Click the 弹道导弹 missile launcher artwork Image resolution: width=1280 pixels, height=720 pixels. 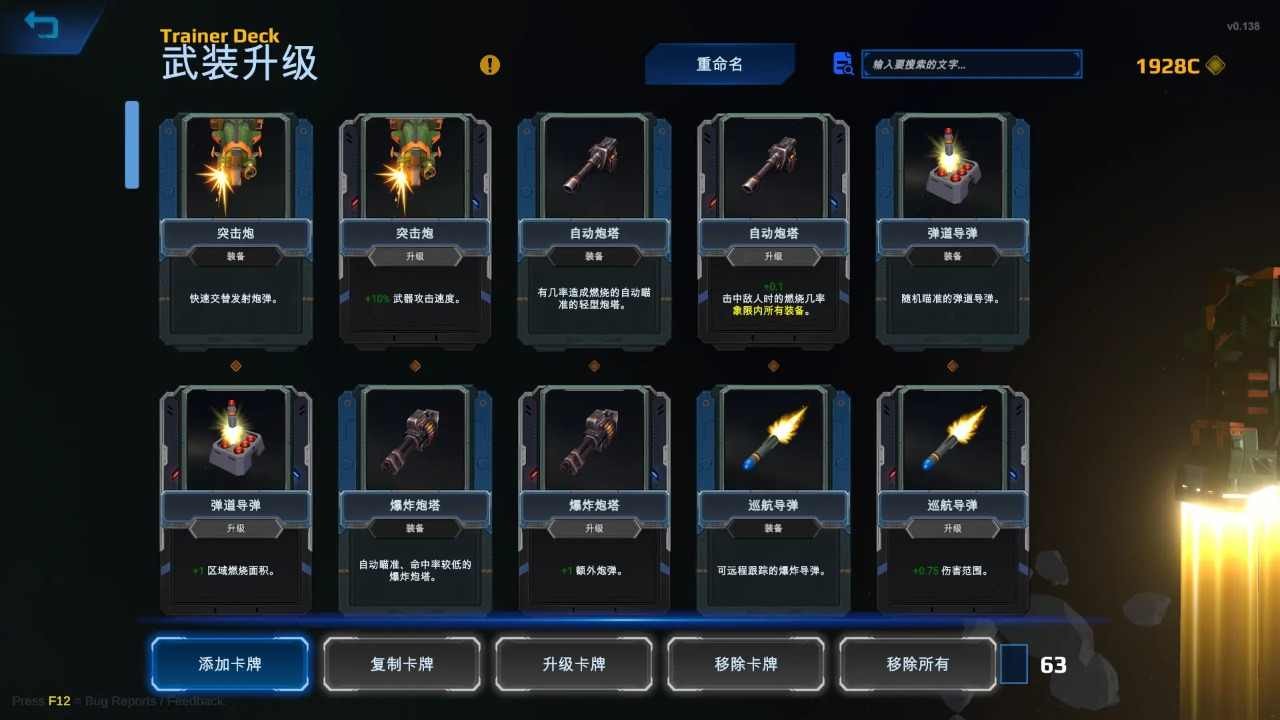pos(952,165)
